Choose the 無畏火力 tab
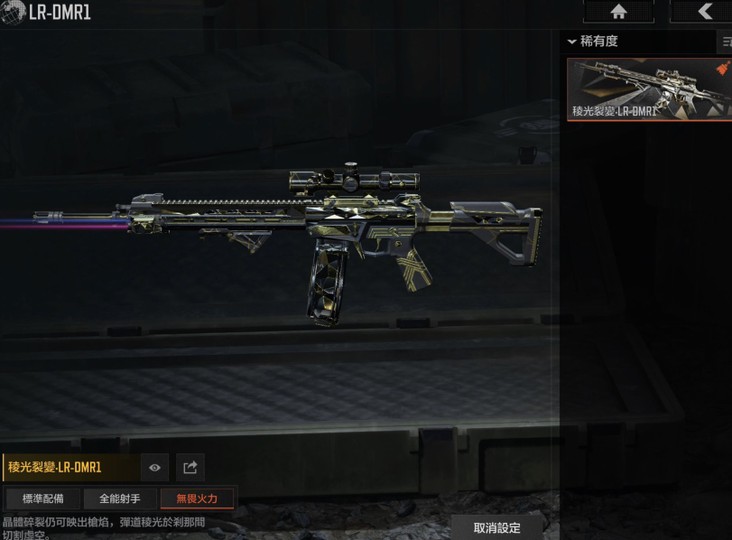Image resolution: width=732 pixels, height=540 pixels. point(197,498)
